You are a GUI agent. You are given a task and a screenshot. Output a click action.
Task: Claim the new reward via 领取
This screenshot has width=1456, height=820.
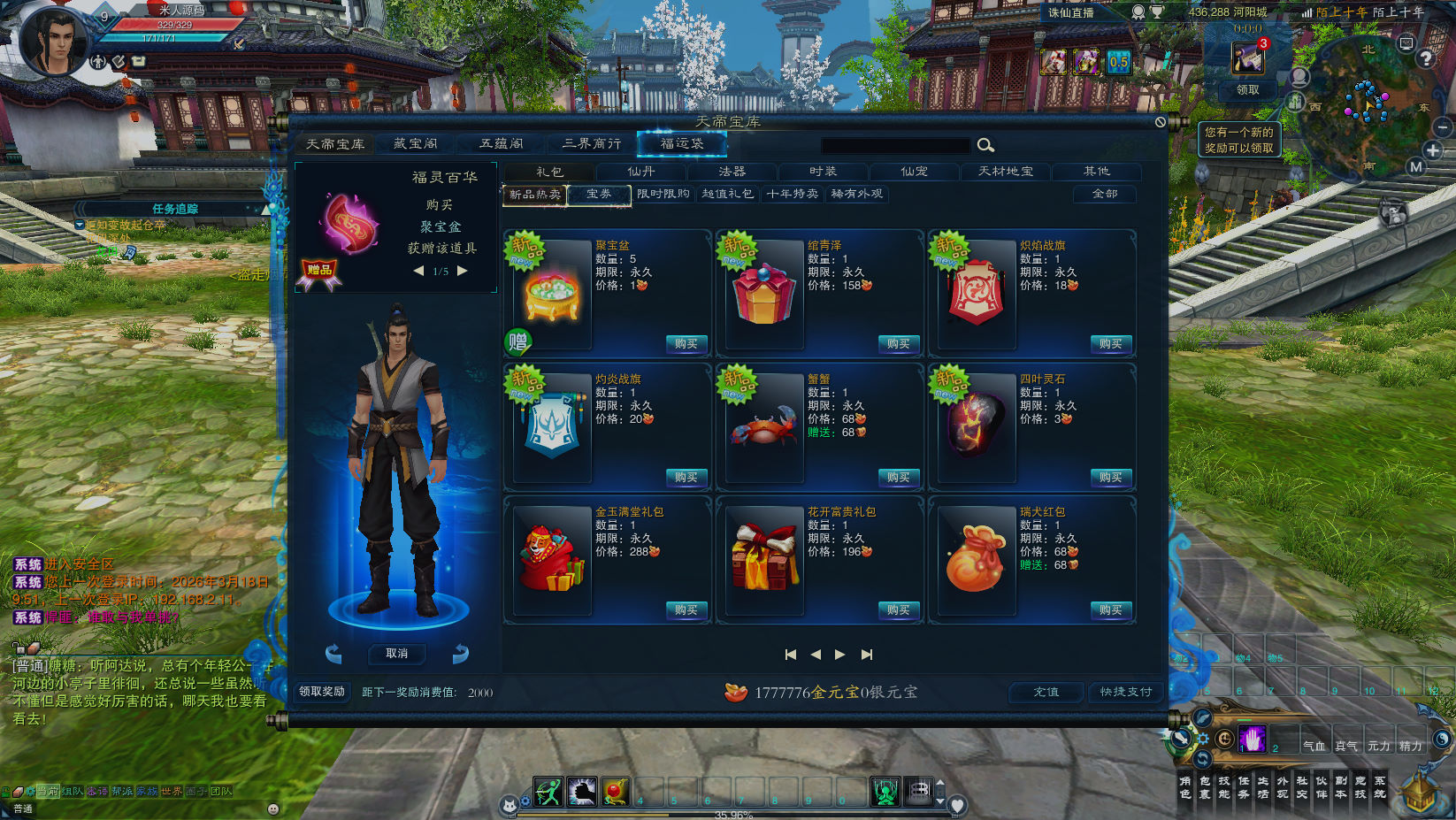coord(1247,90)
